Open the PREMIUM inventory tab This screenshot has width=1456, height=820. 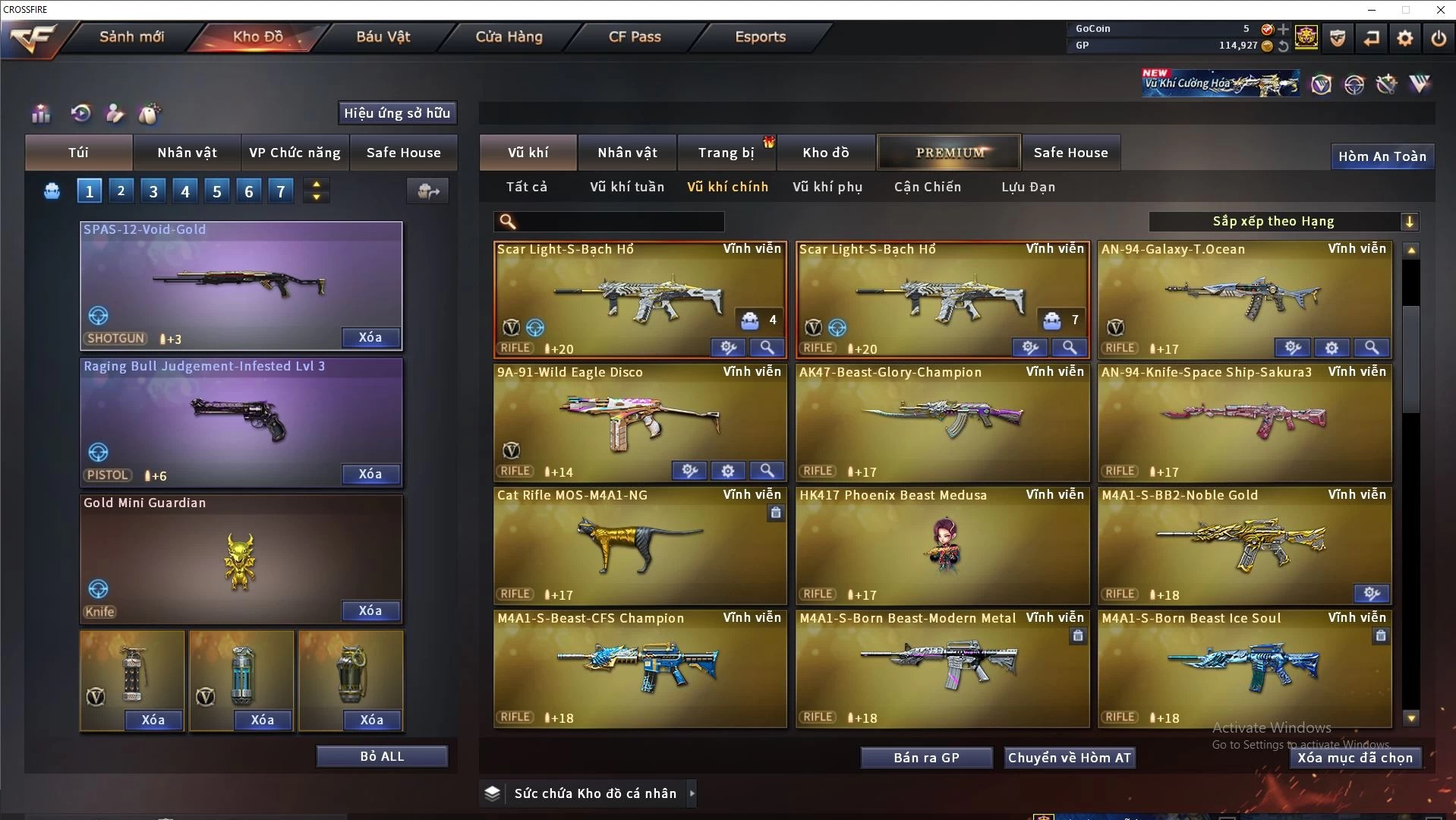point(950,153)
